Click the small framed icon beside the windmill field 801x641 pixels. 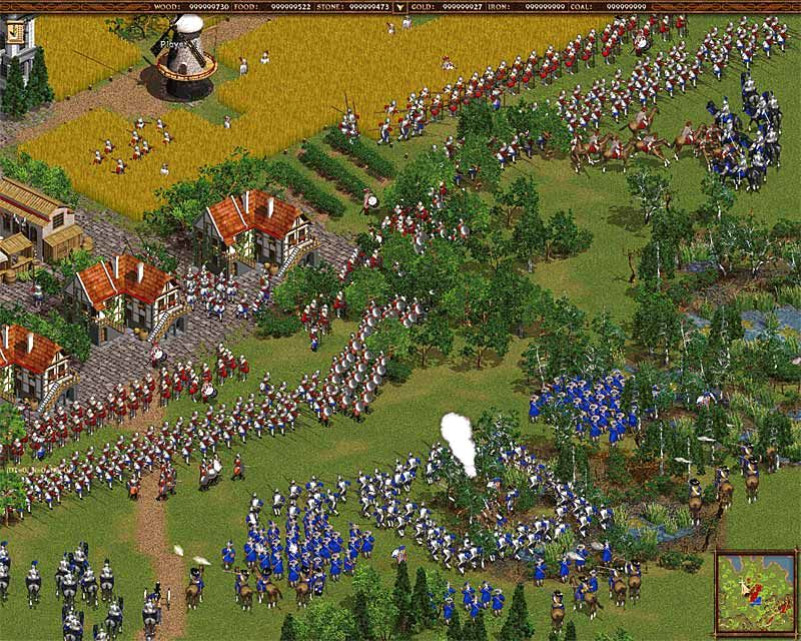(15, 32)
